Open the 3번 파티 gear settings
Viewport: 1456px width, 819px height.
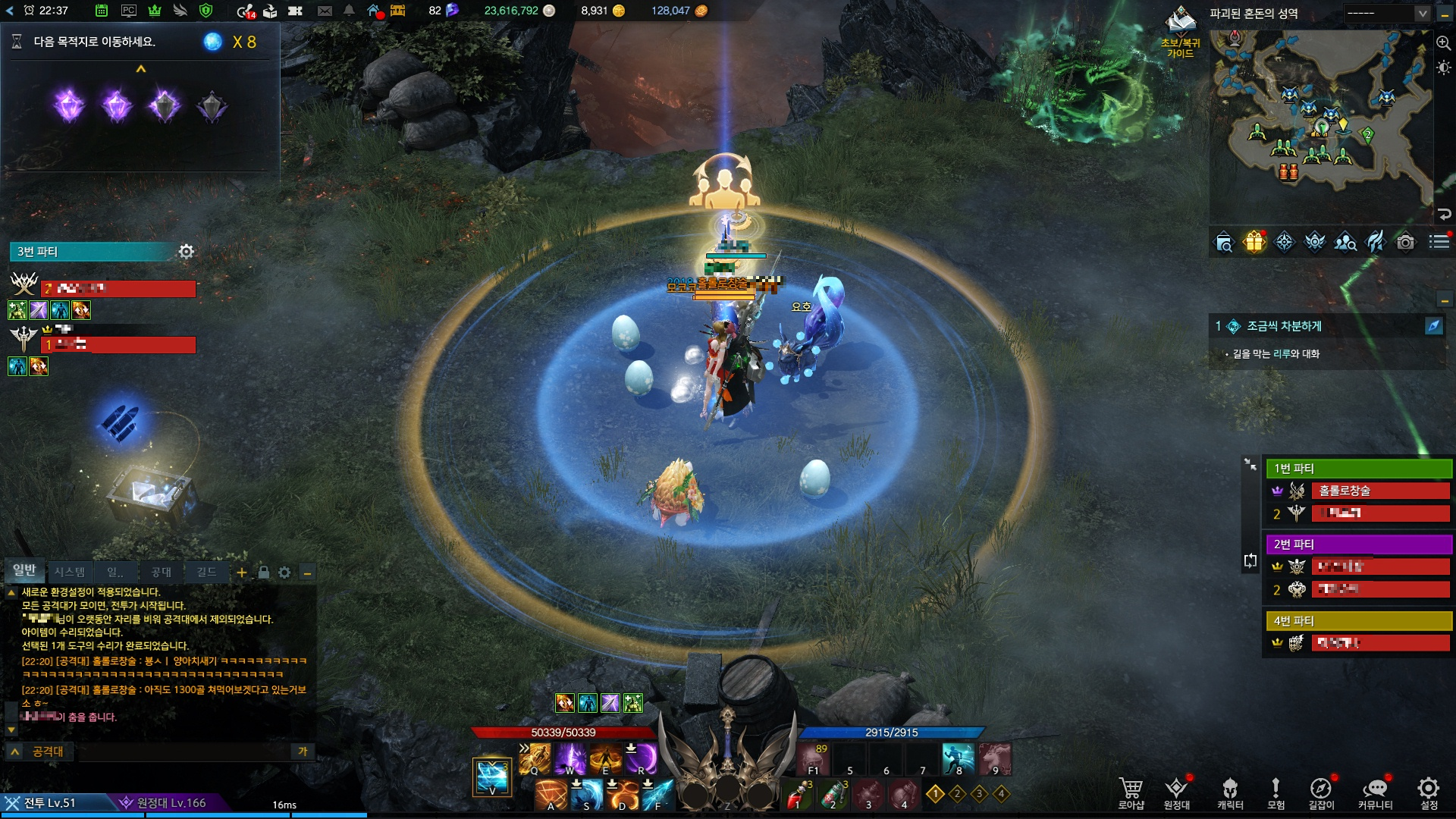(187, 251)
